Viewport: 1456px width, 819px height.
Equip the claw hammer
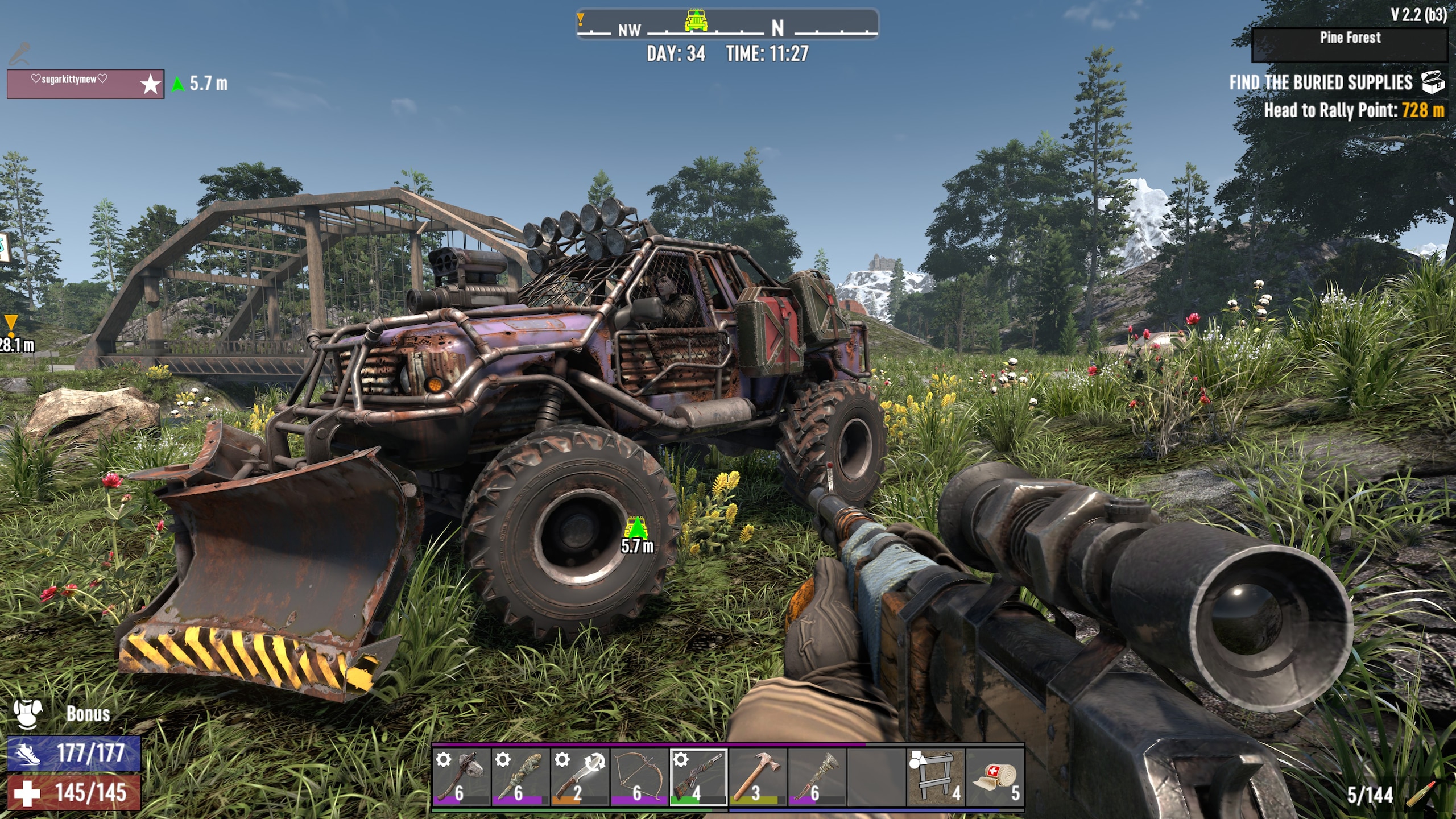click(x=758, y=777)
